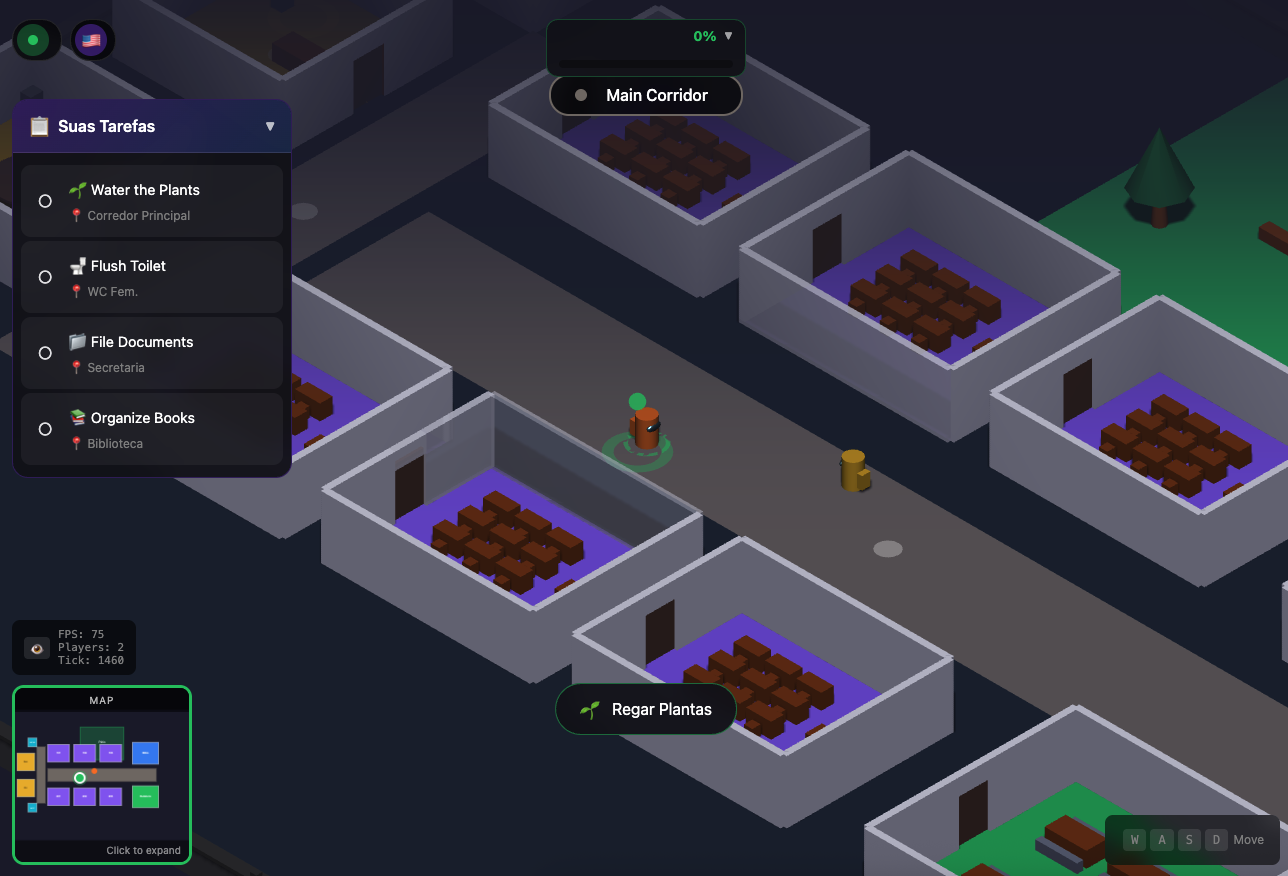The height and width of the screenshot is (876, 1288).
Task: Expand the minimap view
Action: (x=101, y=775)
